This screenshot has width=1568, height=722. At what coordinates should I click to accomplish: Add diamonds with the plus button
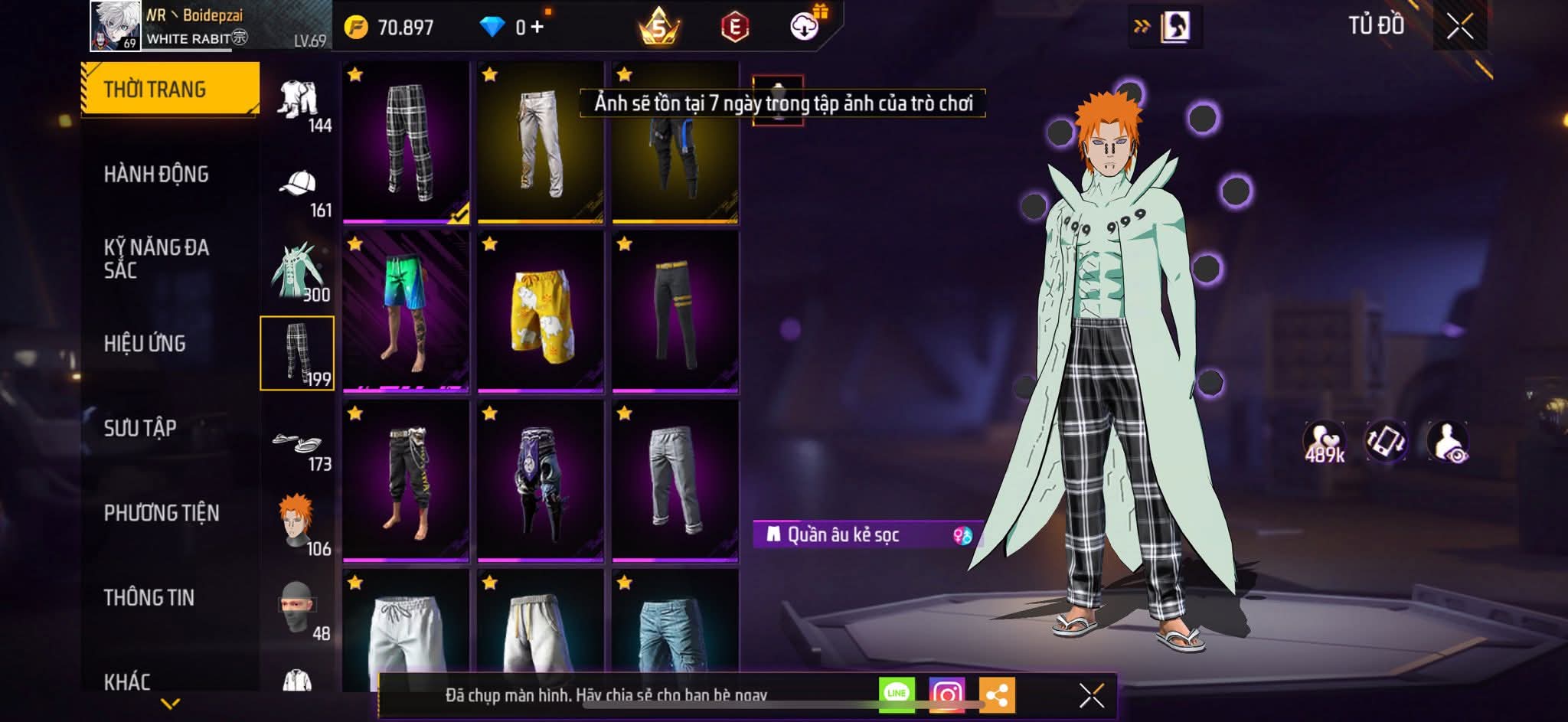(537, 28)
